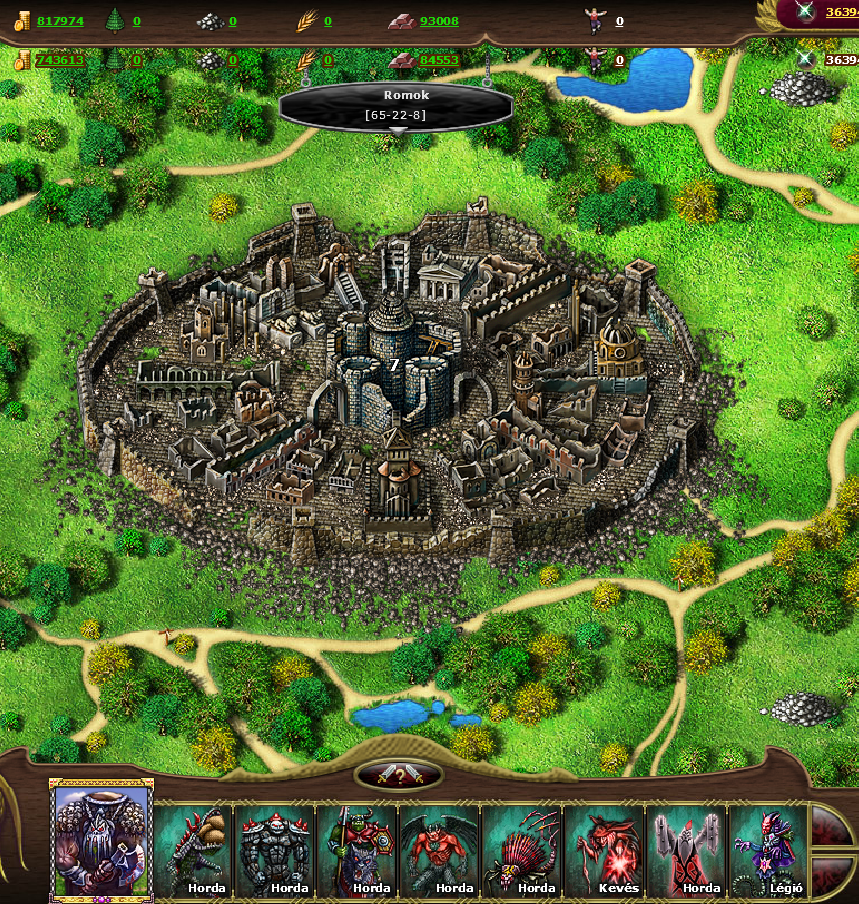This screenshot has height=904, width=859.
Task: Select the red spider creature unit
Action: tap(521, 850)
